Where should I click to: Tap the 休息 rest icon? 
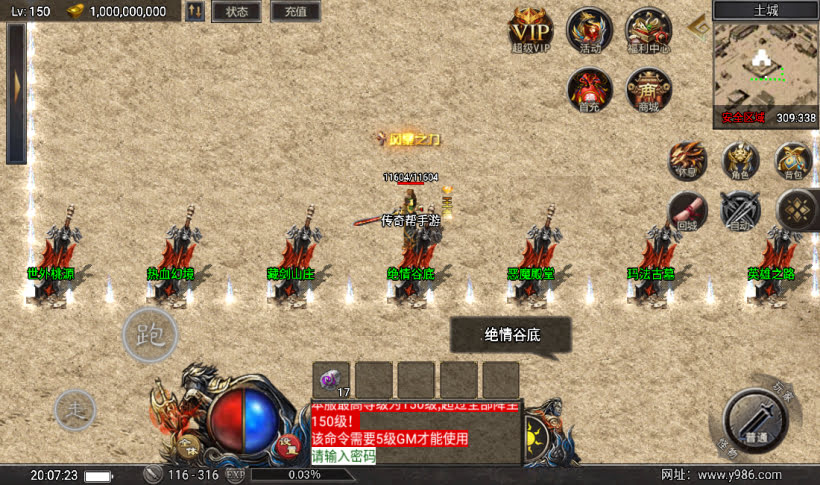pyautogui.click(x=687, y=160)
